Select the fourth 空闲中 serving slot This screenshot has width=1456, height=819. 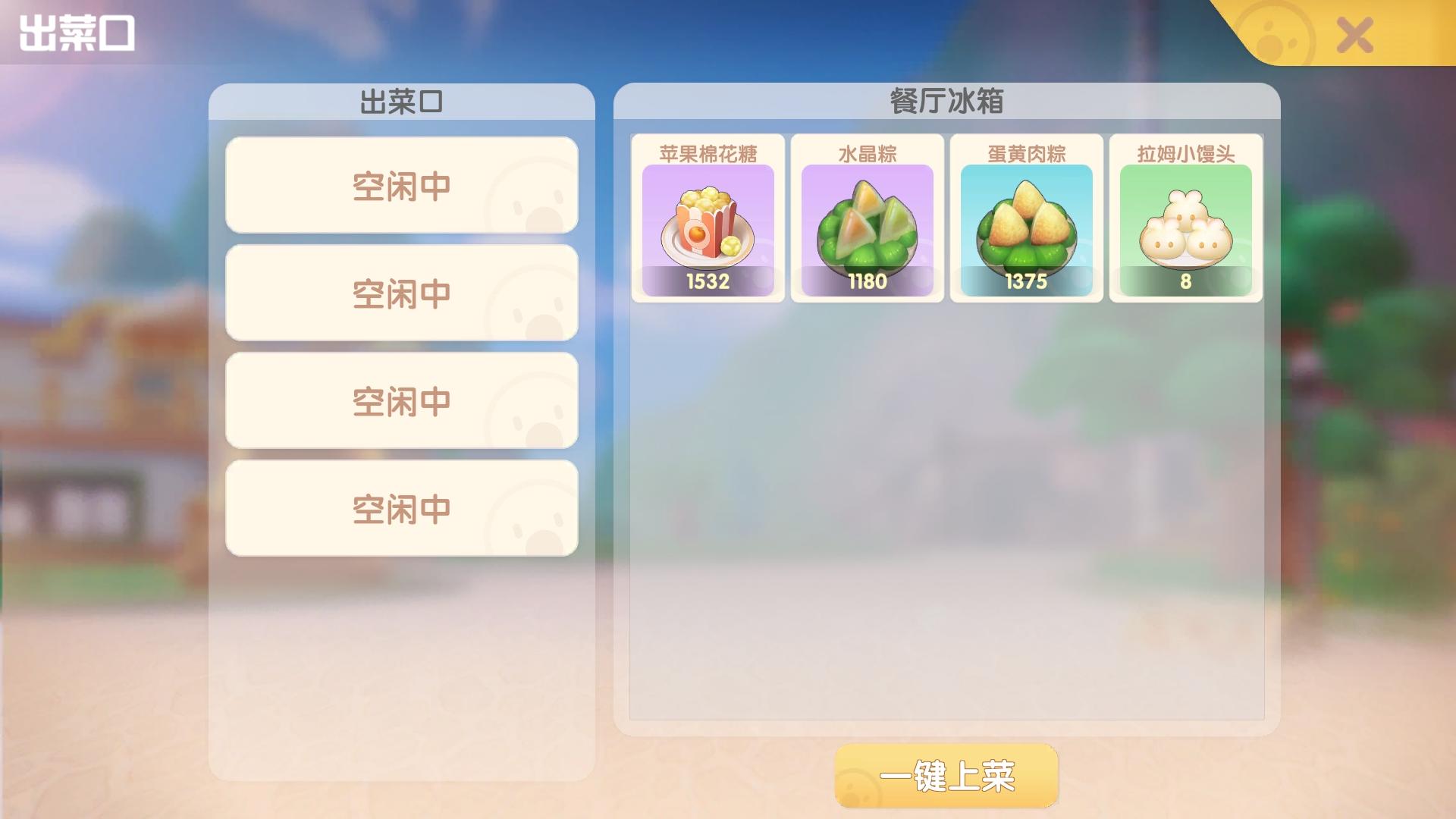pyautogui.click(x=402, y=508)
